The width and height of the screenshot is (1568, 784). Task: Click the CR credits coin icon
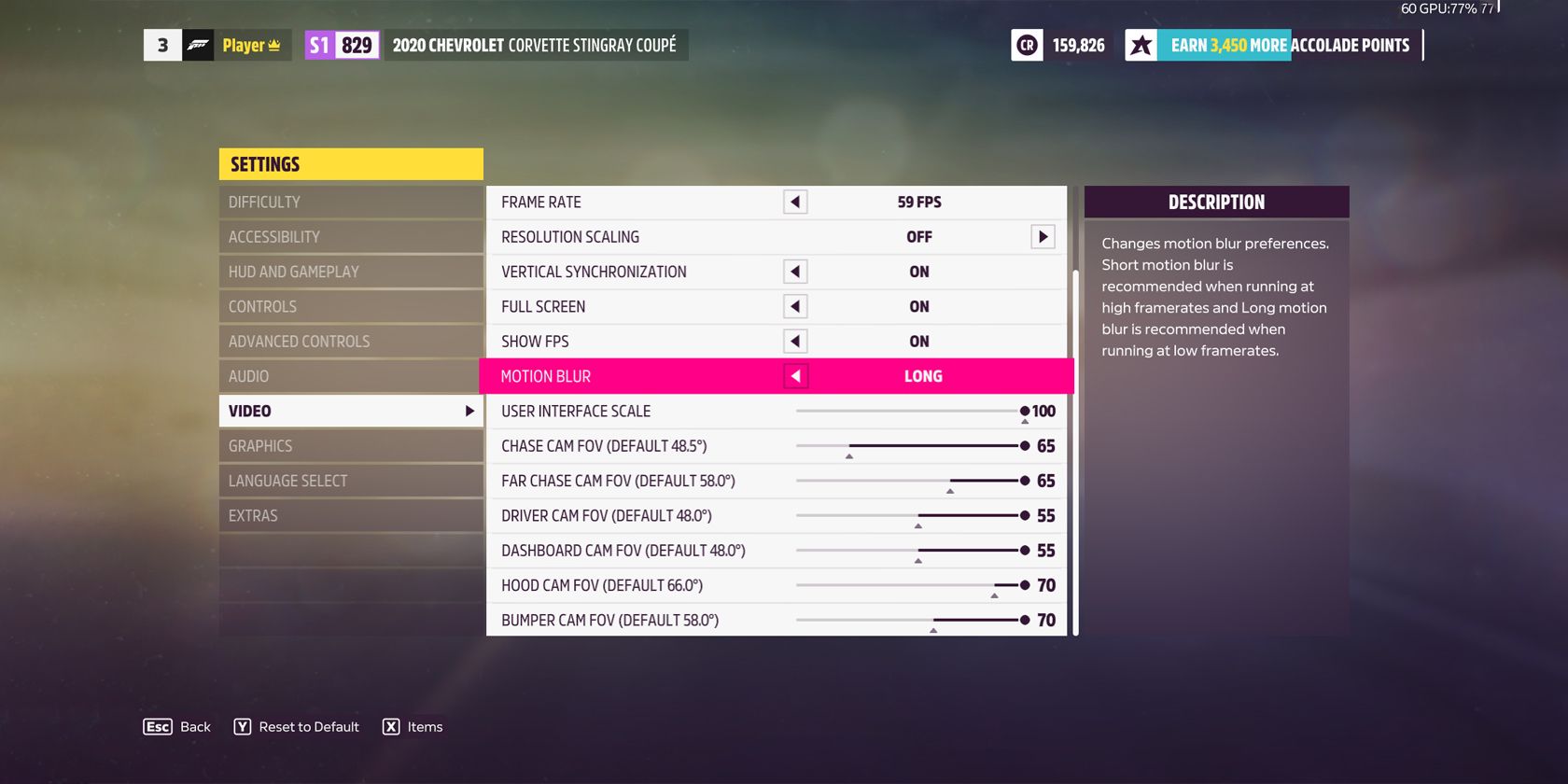[x=1026, y=44]
